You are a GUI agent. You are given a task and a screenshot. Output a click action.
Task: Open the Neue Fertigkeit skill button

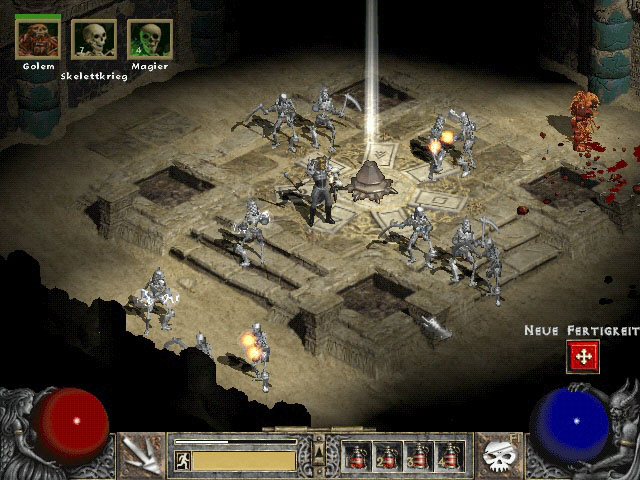[x=582, y=355]
